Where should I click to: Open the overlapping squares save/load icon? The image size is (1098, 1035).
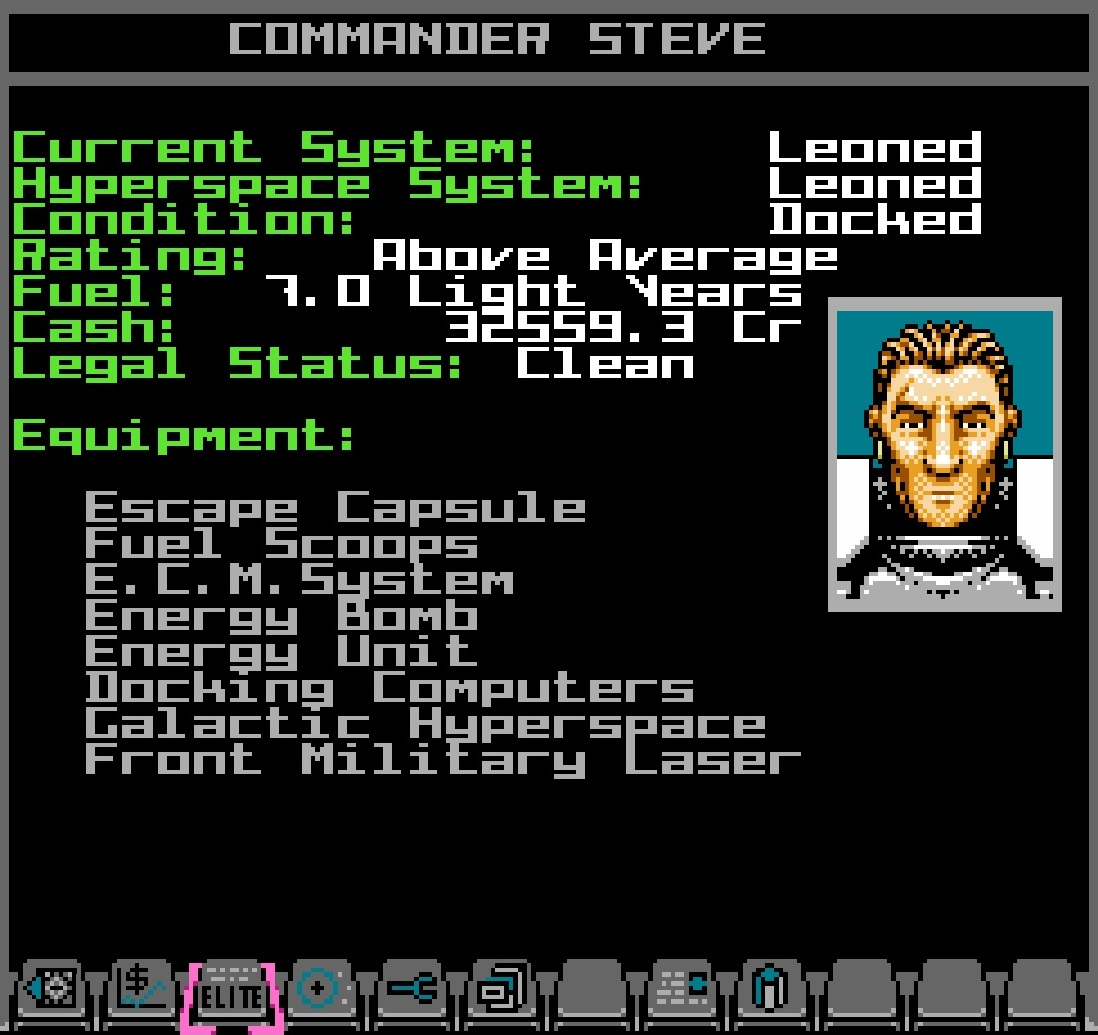pos(502,991)
